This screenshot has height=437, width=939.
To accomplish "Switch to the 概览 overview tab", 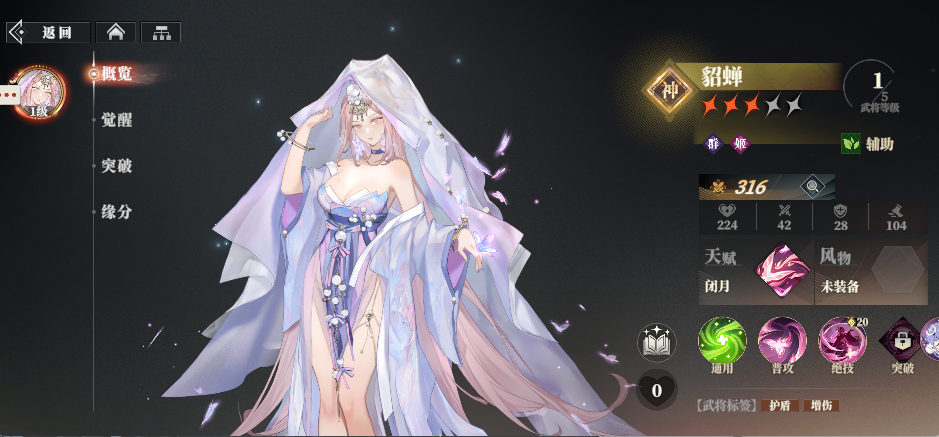I will [x=116, y=73].
